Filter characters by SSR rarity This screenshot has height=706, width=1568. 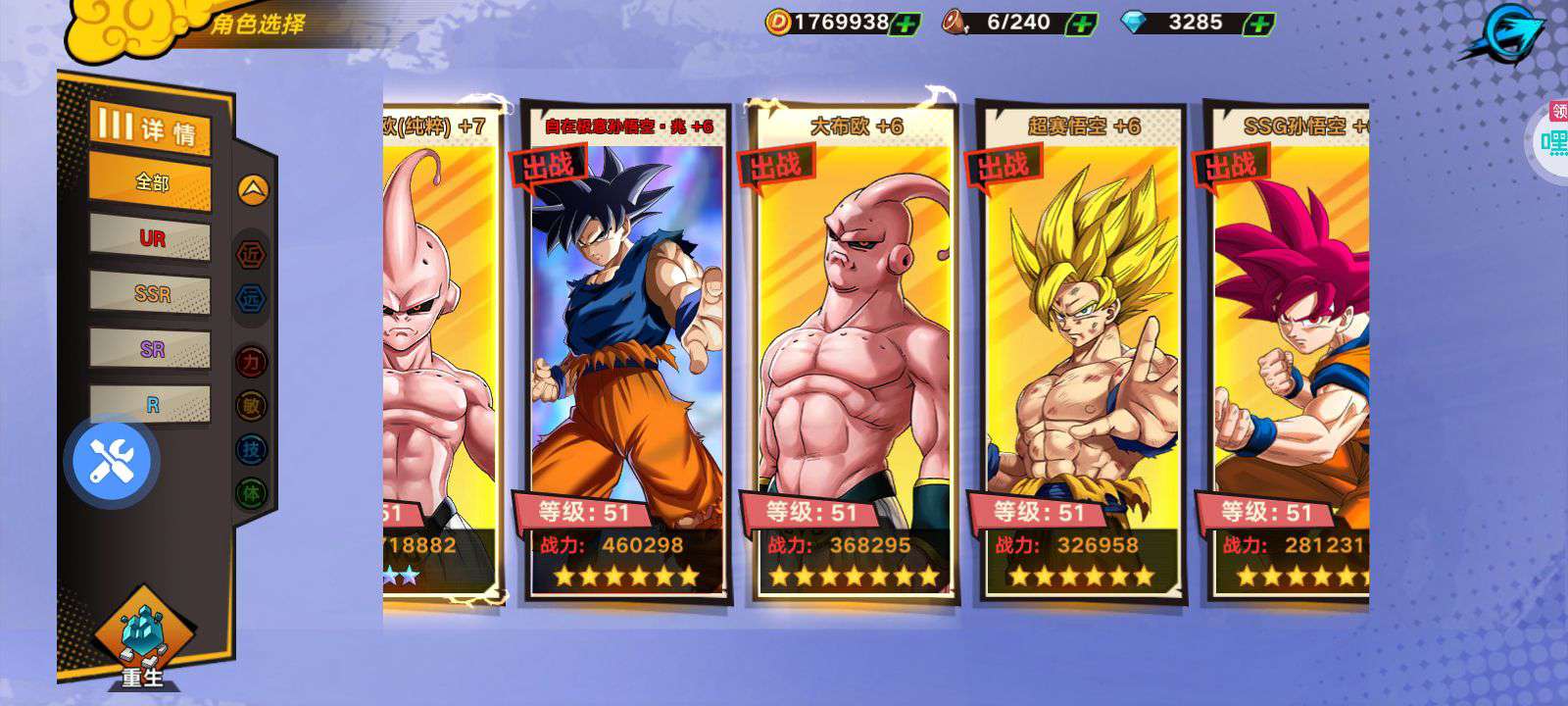click(x=151, y=293)
